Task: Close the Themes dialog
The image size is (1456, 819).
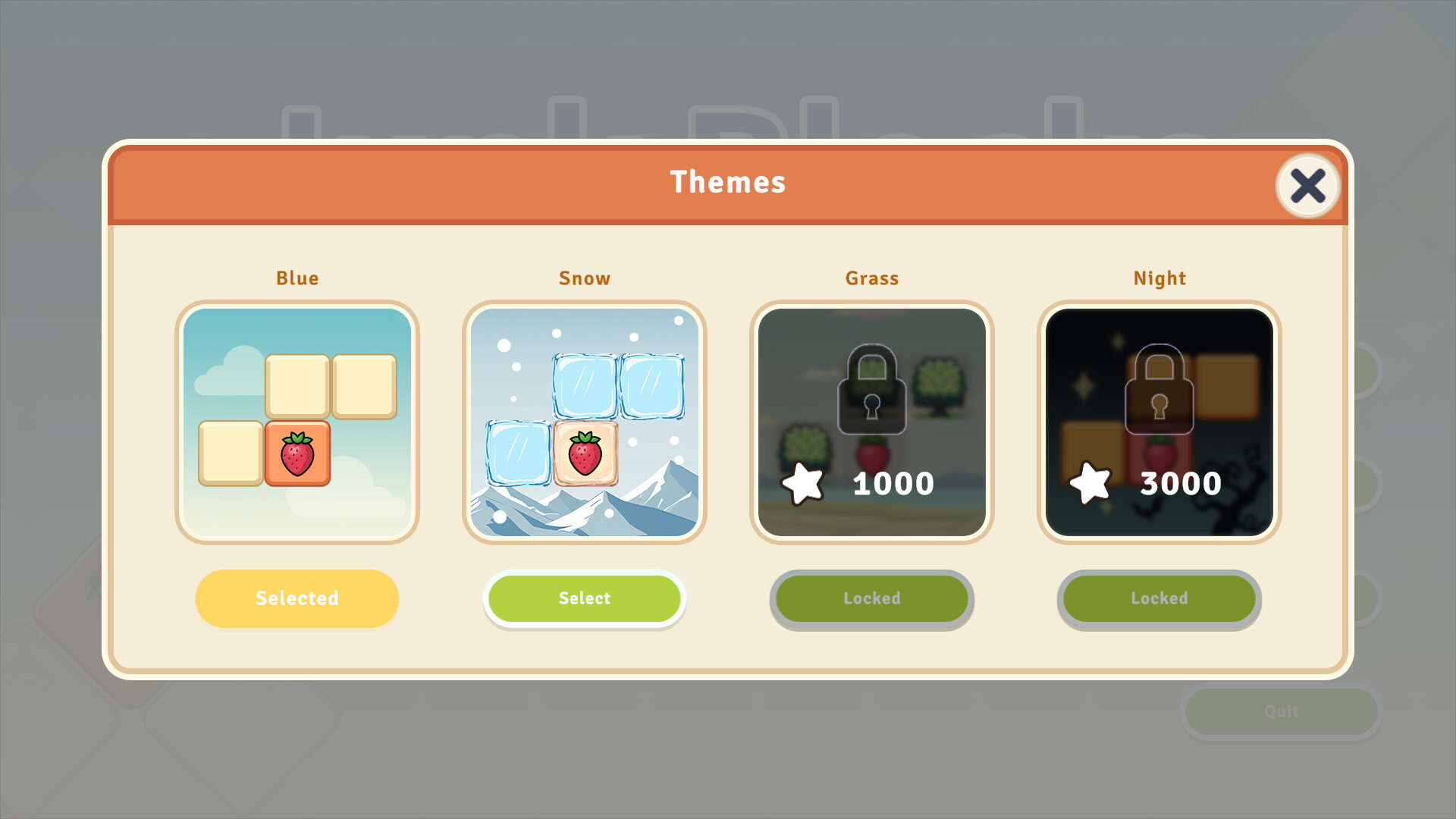Action: point(1307,186)
